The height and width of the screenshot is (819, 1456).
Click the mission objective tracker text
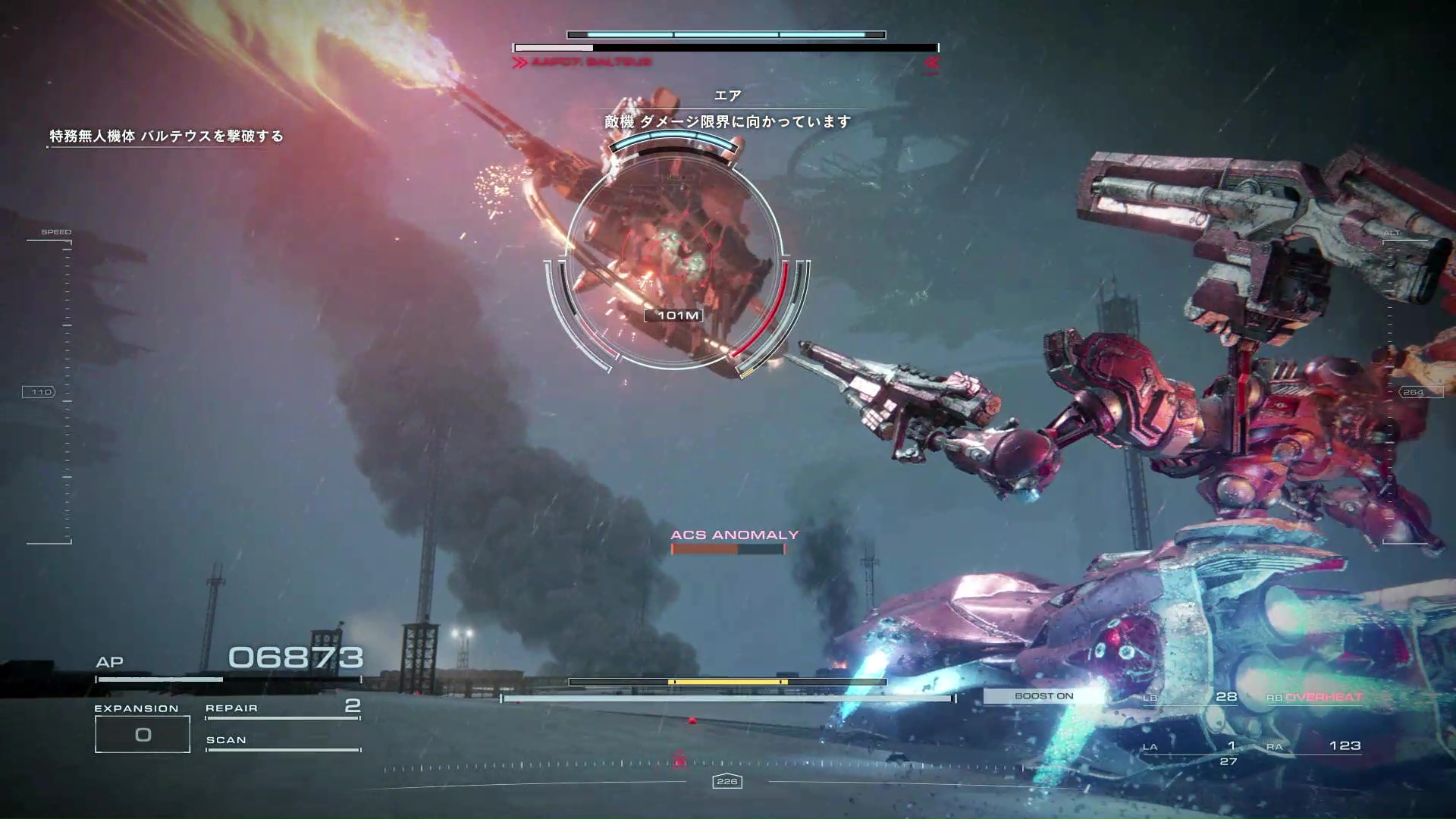pyautogui.click(x=166, y=136)
